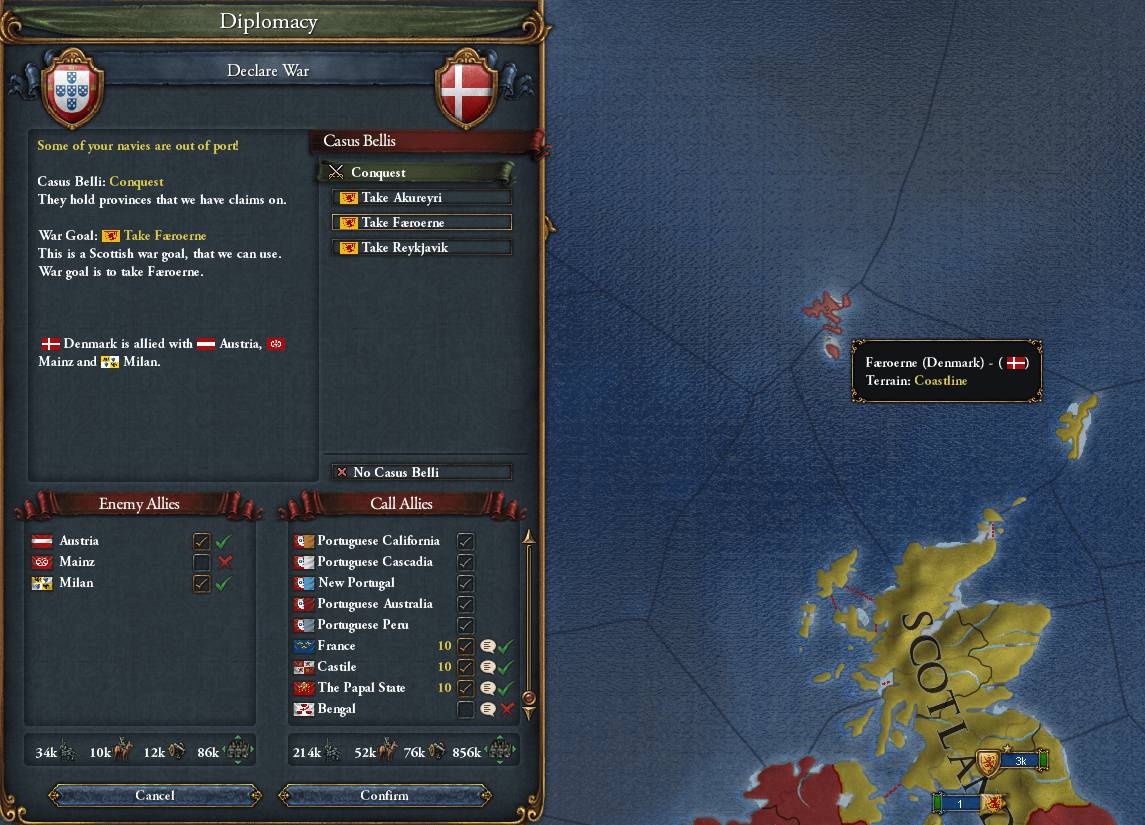
Task: Confirm the war declaration
Action: [x=385, y=796]
